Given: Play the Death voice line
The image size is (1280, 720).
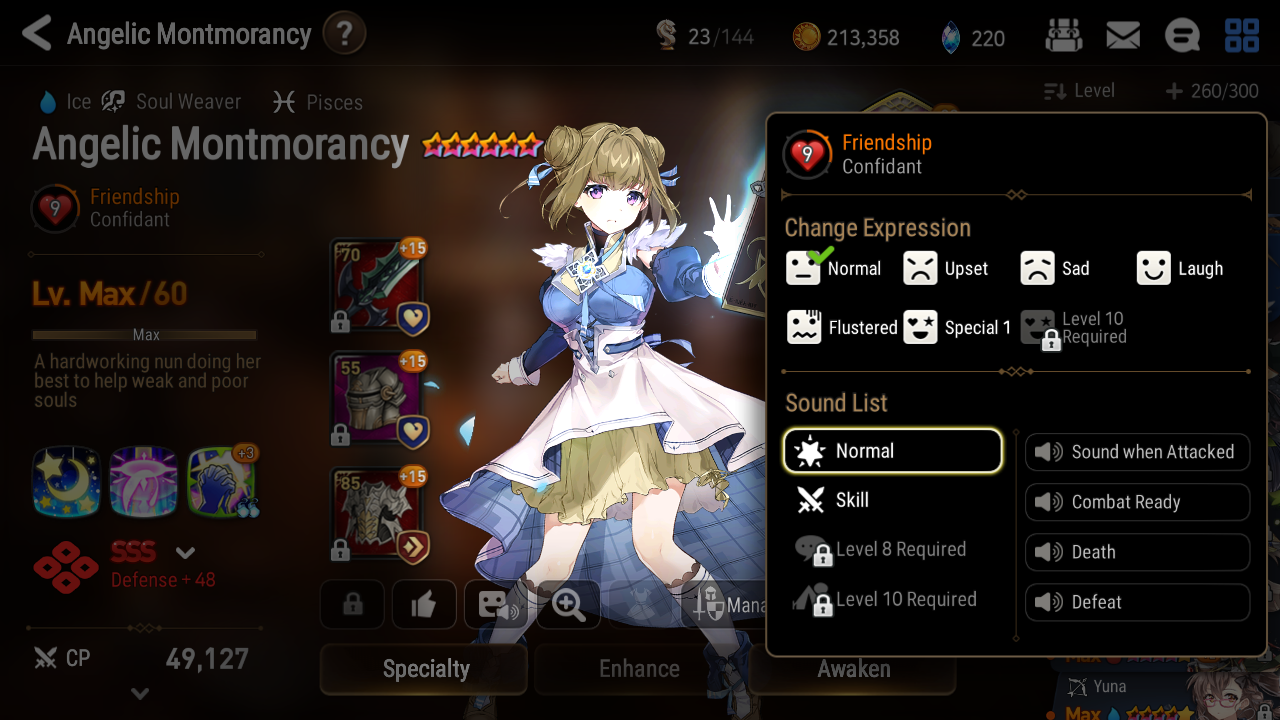Looking at the screenshot, I should coord(1137,551).
